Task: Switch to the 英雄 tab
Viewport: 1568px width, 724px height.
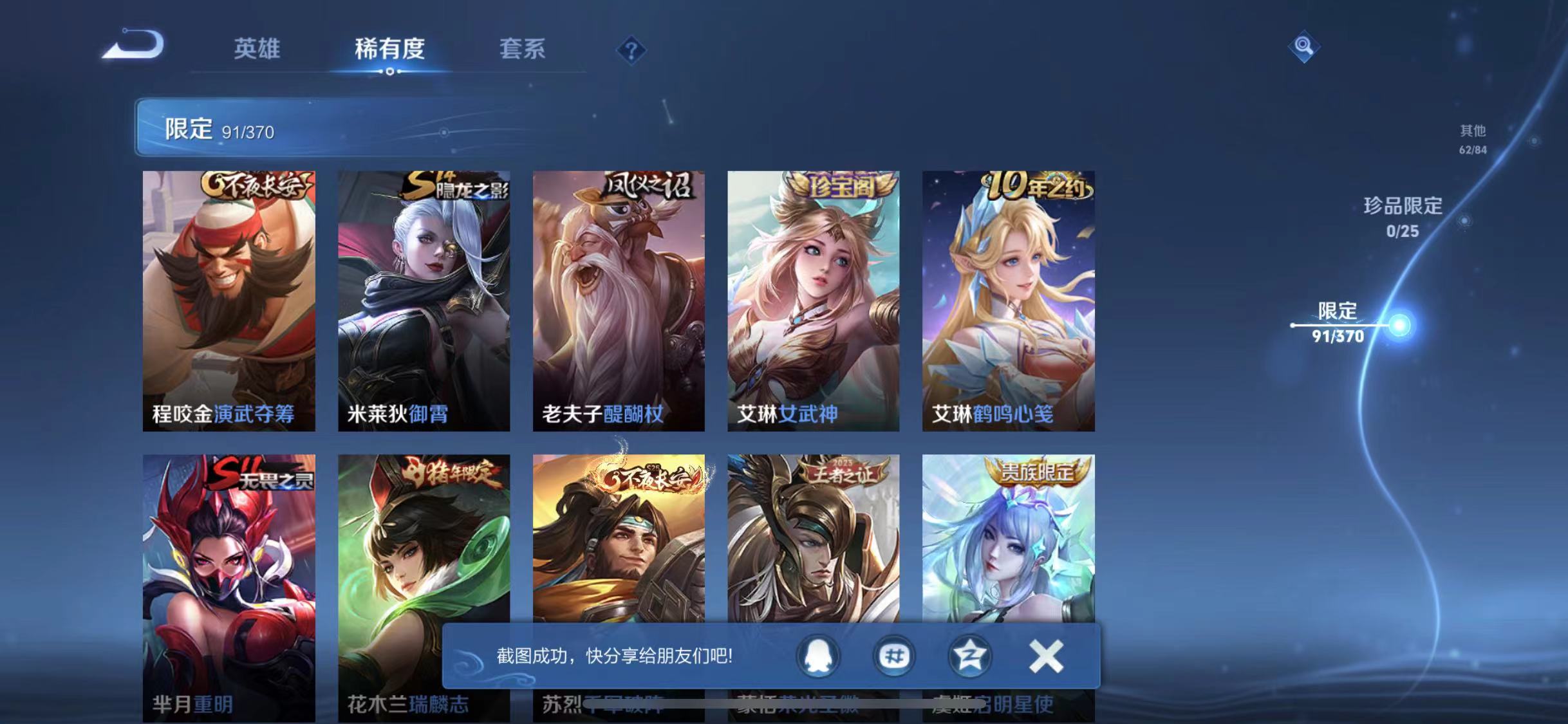Action: [258, 50]
